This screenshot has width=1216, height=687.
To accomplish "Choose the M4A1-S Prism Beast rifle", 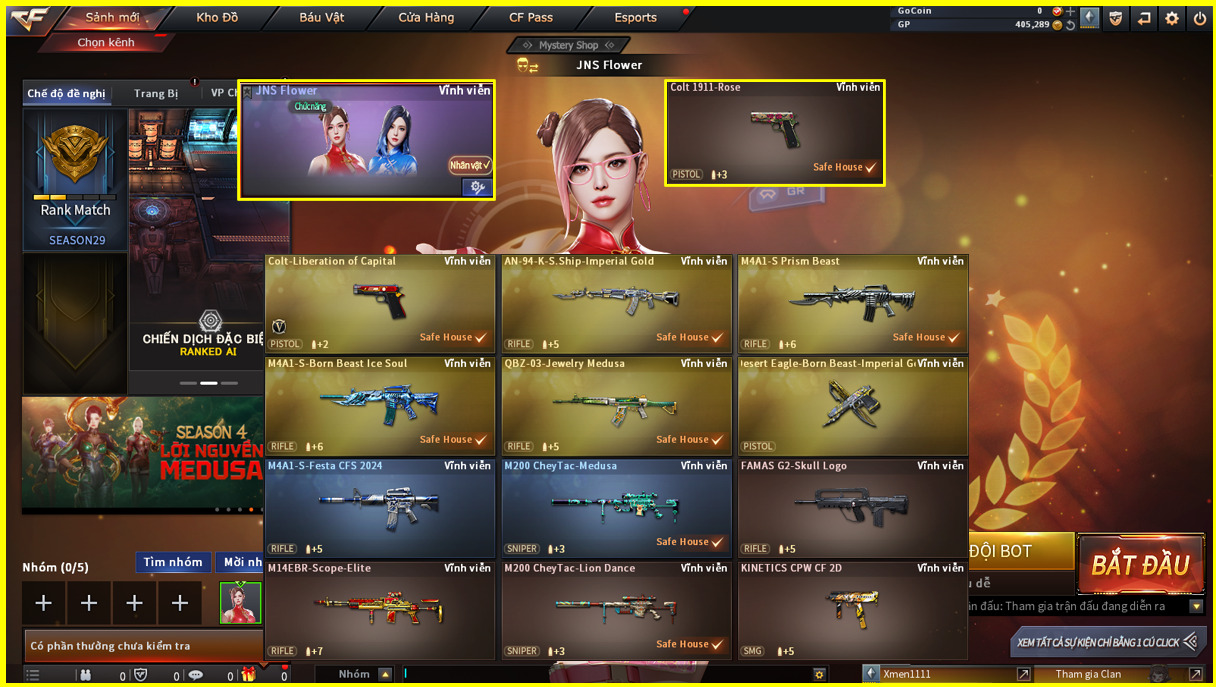I will pos(852,303).
